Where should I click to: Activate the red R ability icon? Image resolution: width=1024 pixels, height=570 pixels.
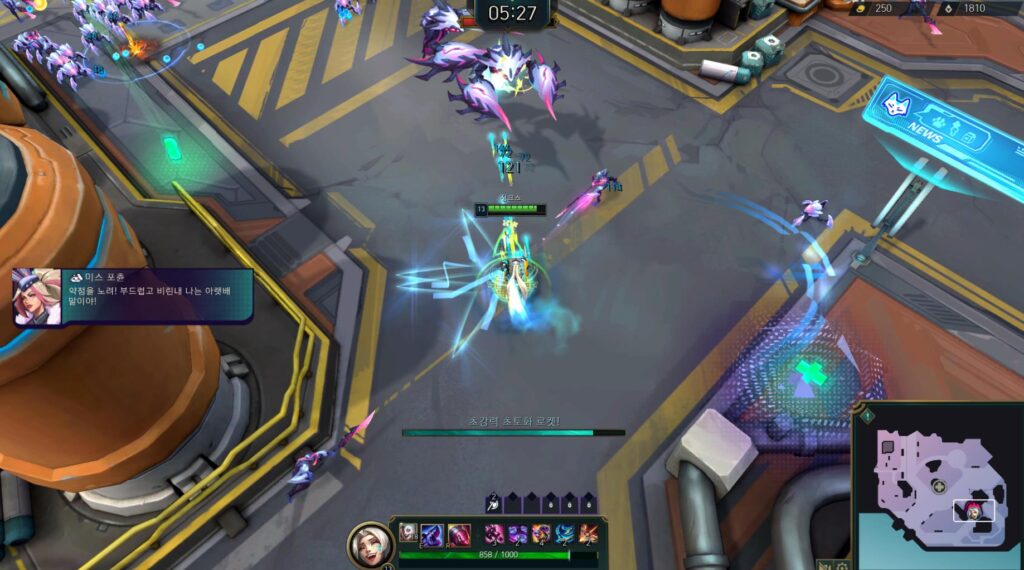coord(458,533)
